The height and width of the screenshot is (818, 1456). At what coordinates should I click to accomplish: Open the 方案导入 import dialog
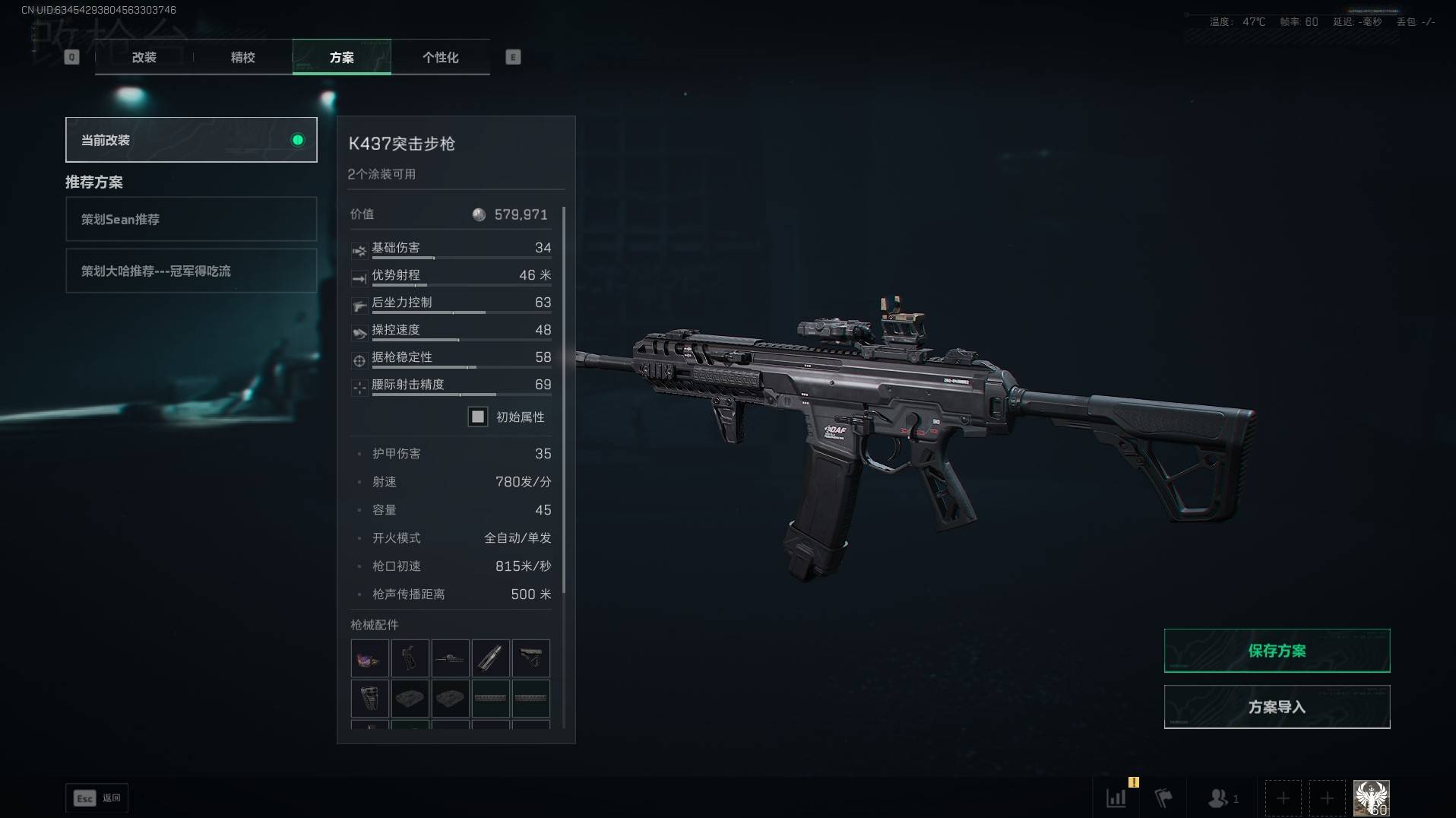pos(1277,707)
